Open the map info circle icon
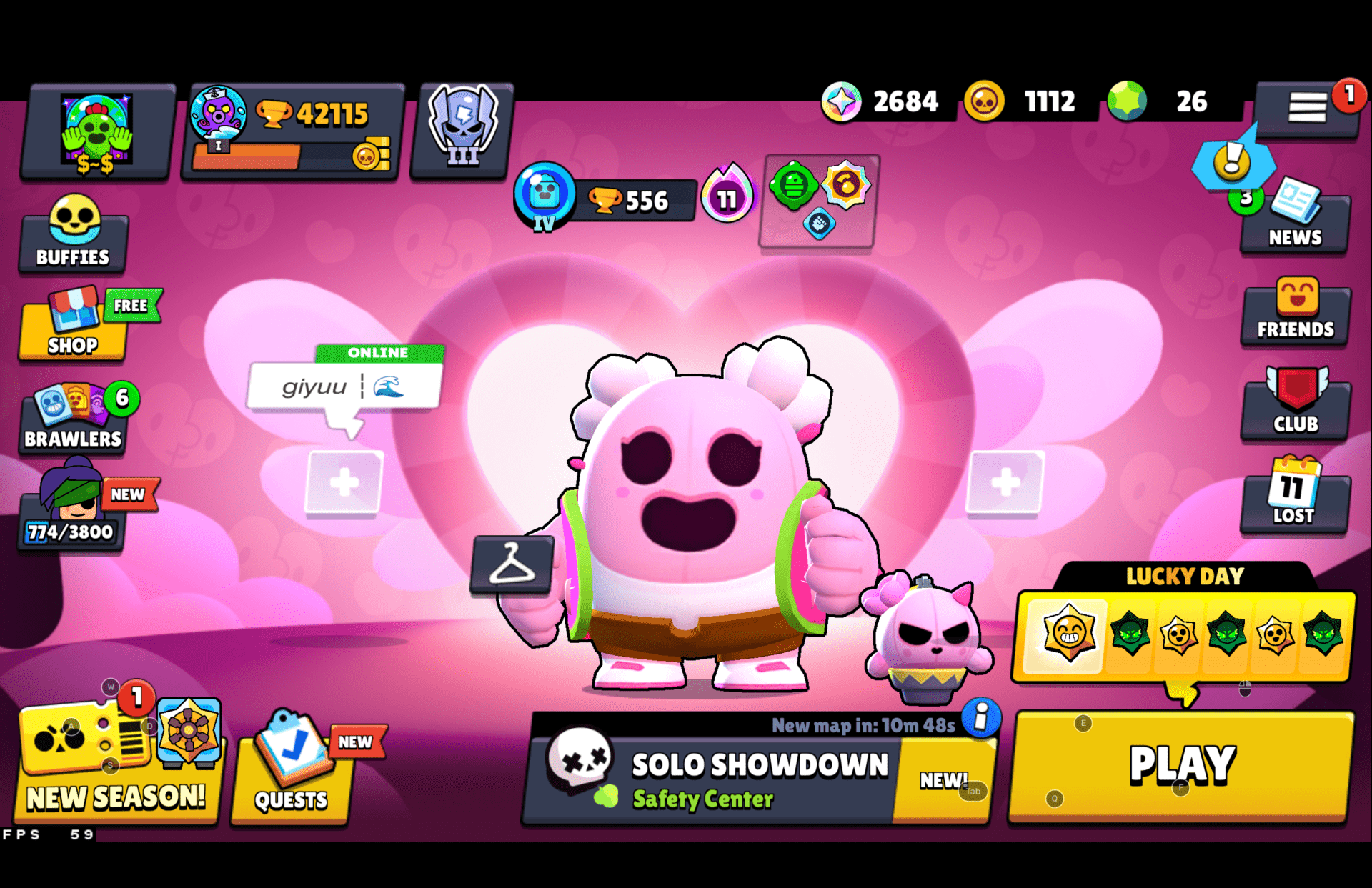This screenshot has width=1372, height=888. pyautogui.click(x=979, y=721)
